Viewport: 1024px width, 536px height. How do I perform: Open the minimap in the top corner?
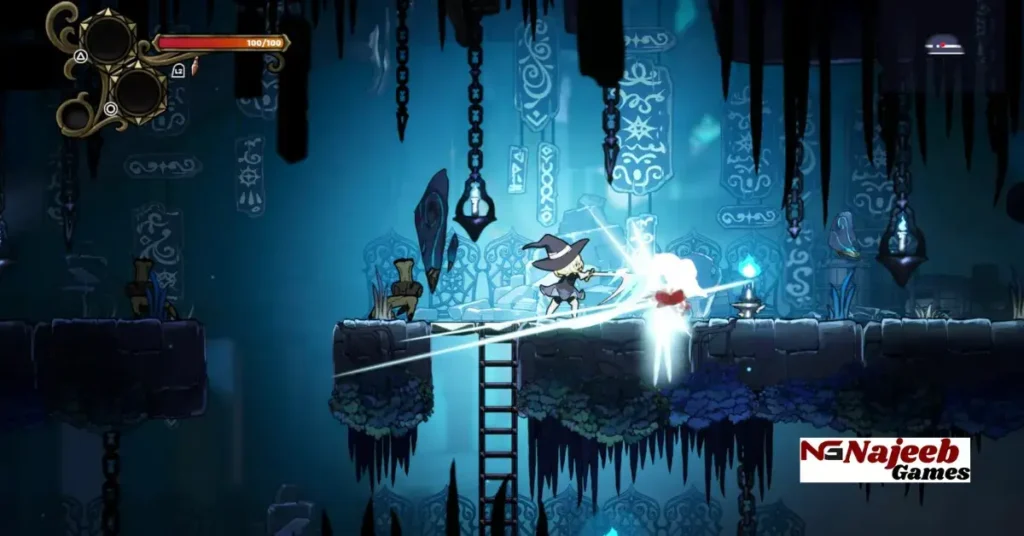942,44
